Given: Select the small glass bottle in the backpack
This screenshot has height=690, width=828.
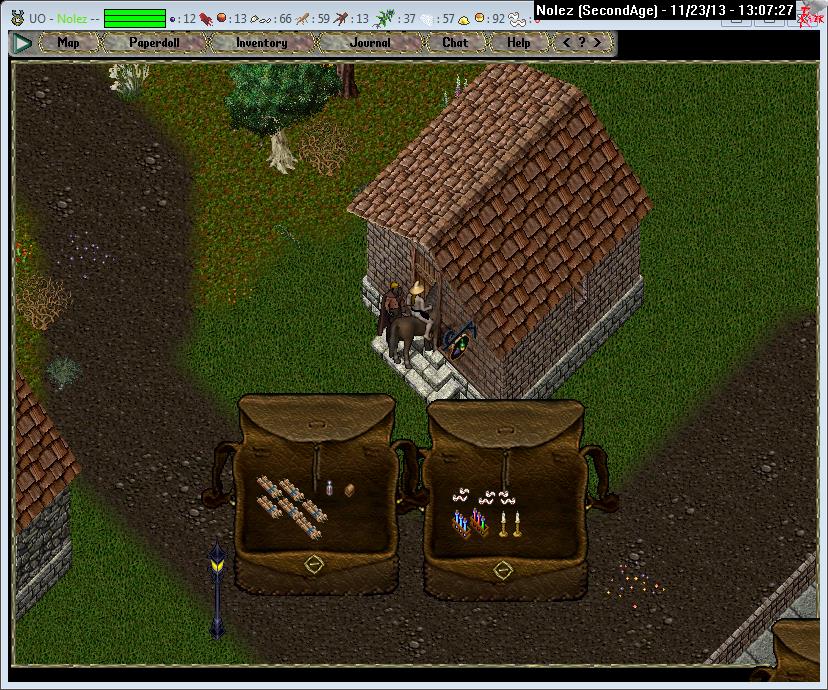Looking at the screenshot, I should click(329, 488).
